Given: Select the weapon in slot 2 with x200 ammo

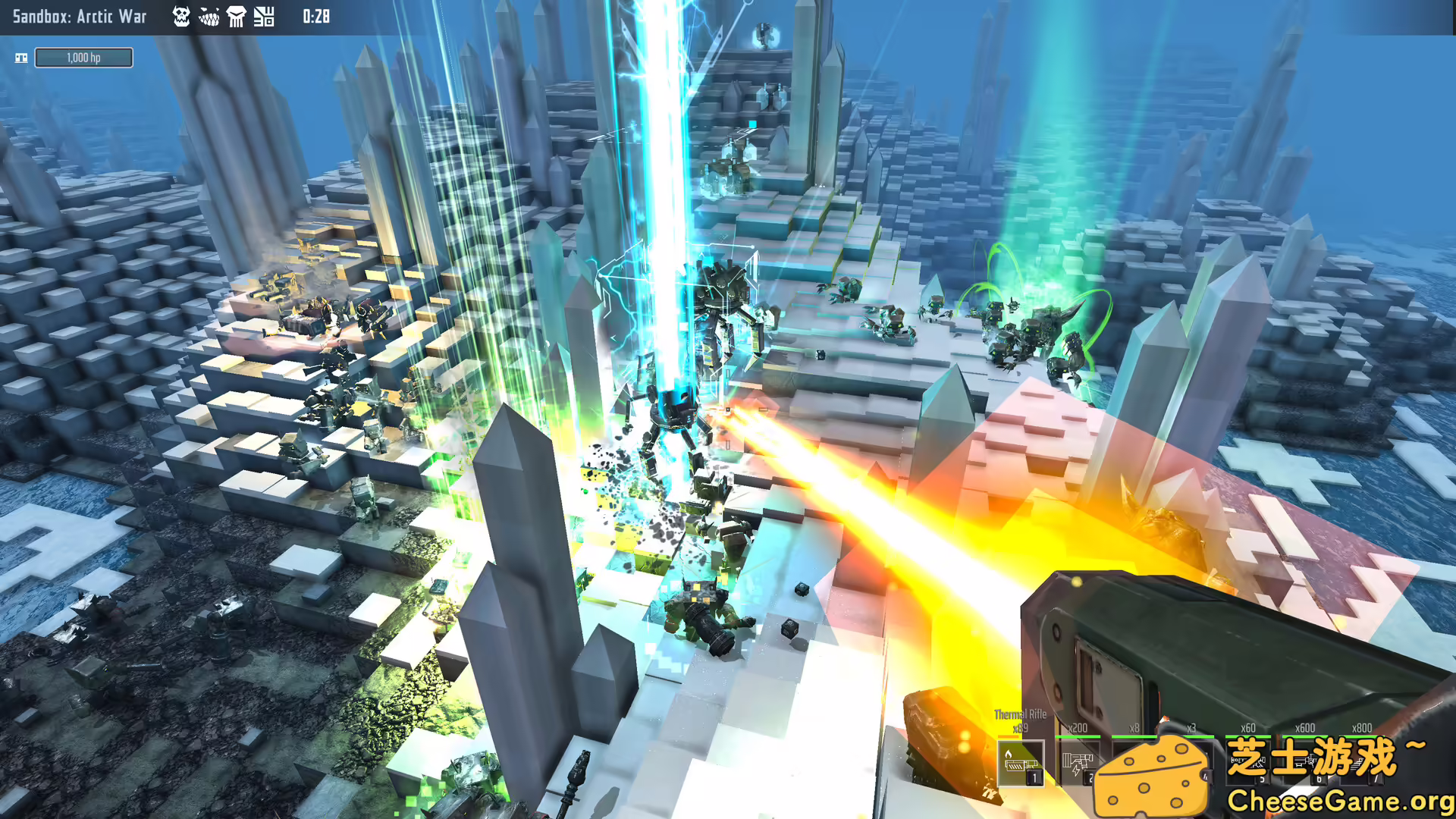Looking at the screenshot, I should pos(1079,762).
